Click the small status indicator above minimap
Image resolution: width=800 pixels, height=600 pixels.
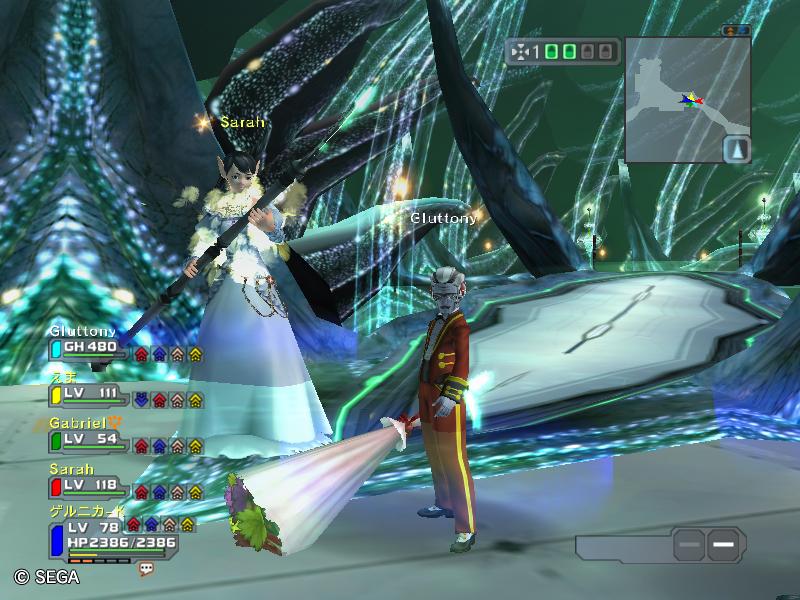(736, 31)
